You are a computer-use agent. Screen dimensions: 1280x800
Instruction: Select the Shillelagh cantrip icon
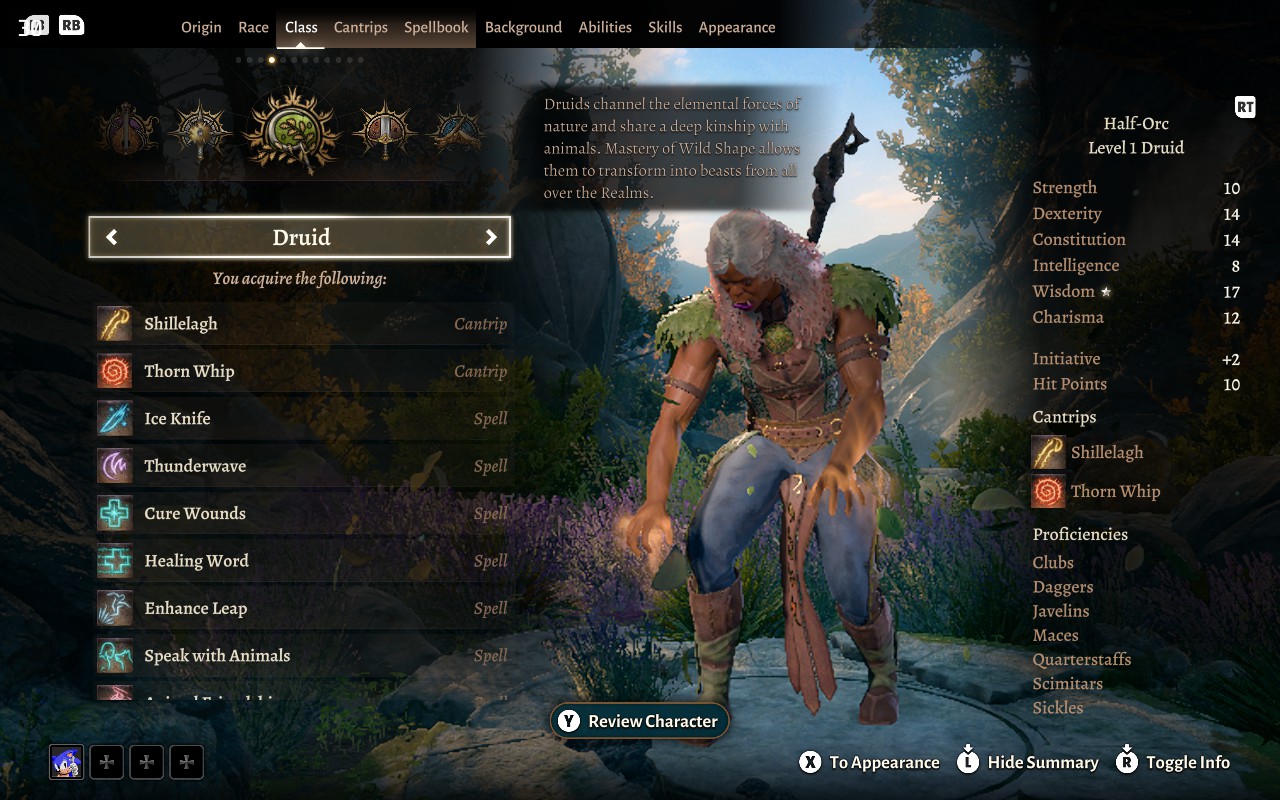click(x=113, y=323)
